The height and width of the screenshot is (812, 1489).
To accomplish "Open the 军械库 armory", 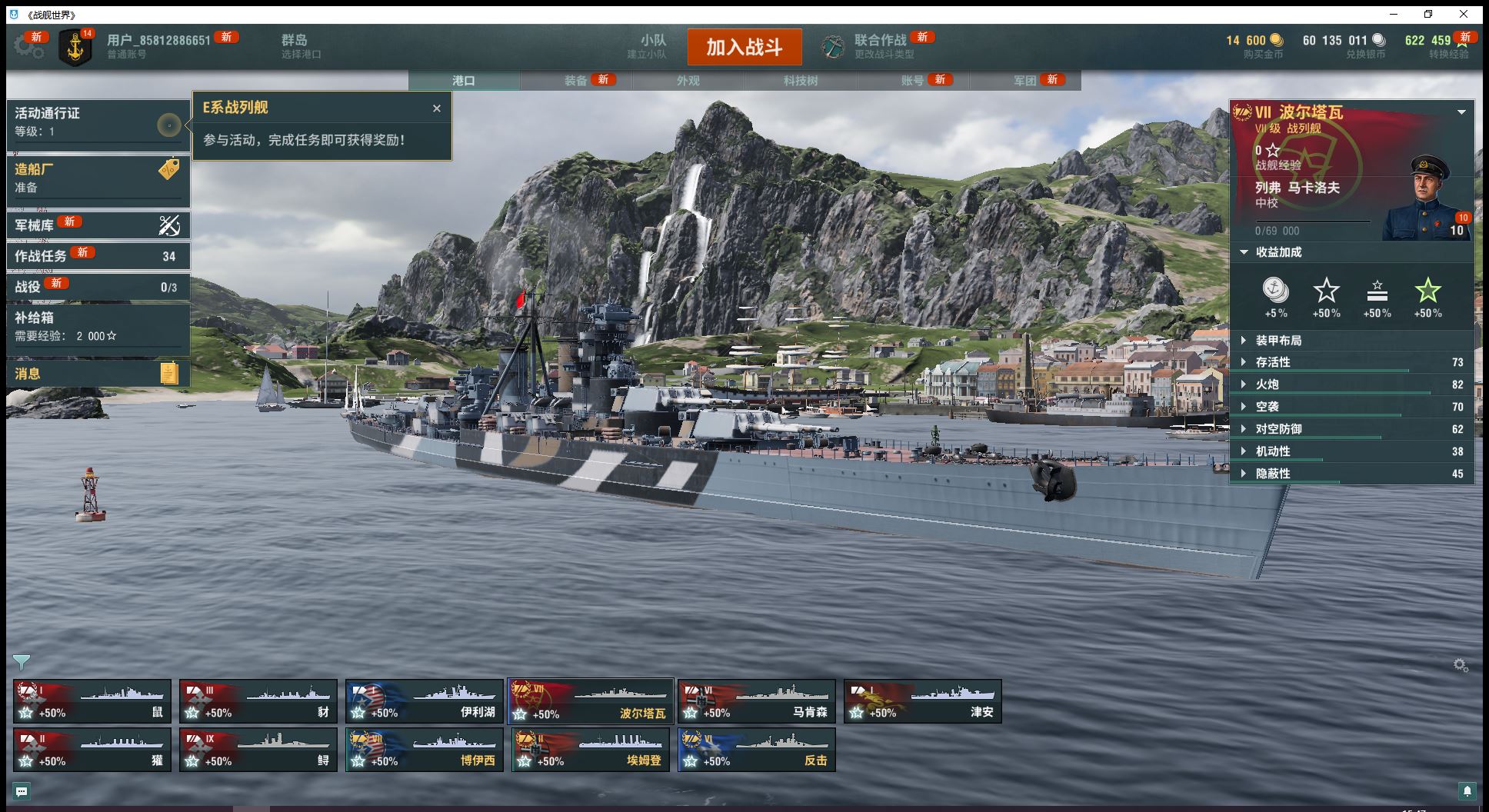I will coord(98,225).
